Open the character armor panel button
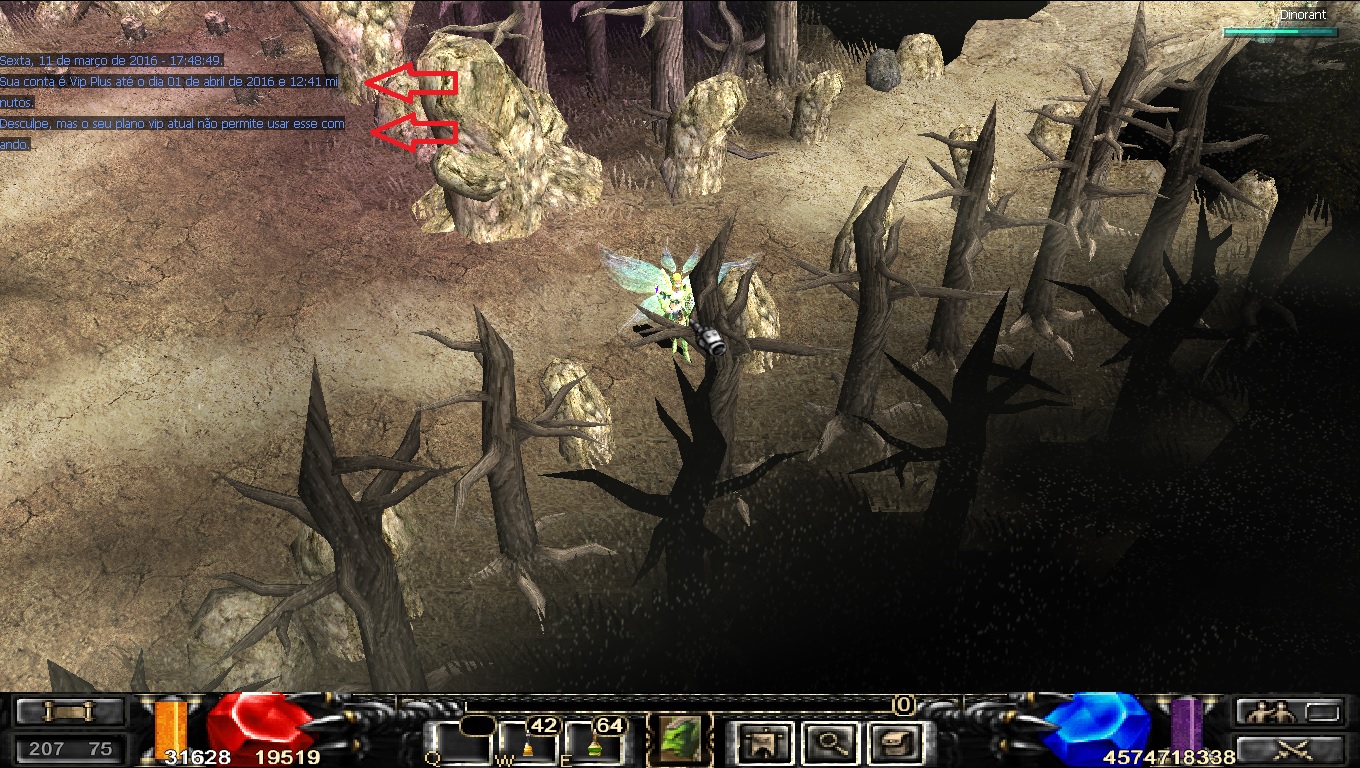This screenshot has width=1360, height=768. coord(766,742)
